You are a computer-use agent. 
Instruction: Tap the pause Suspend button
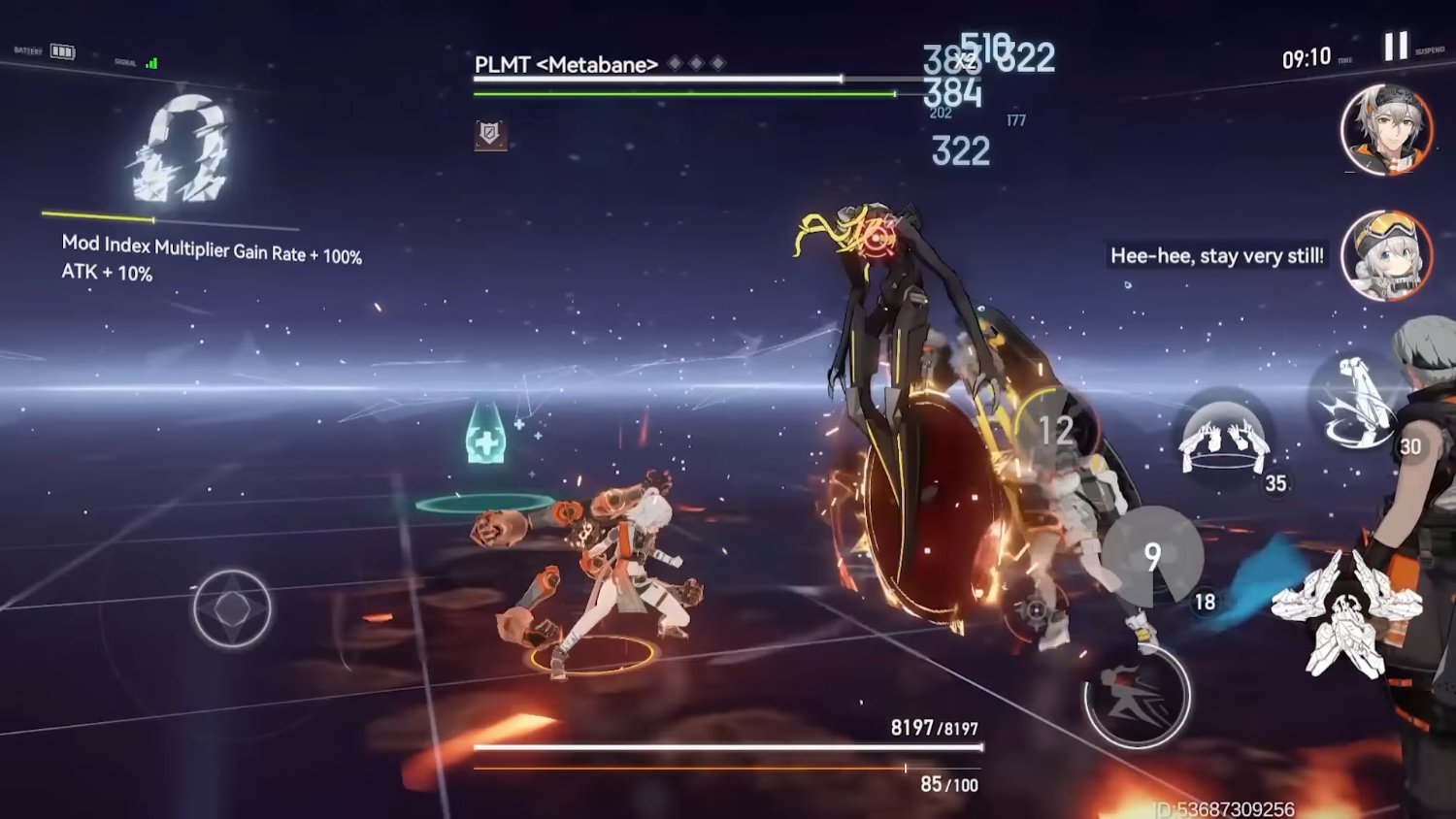pos(1396,45)
